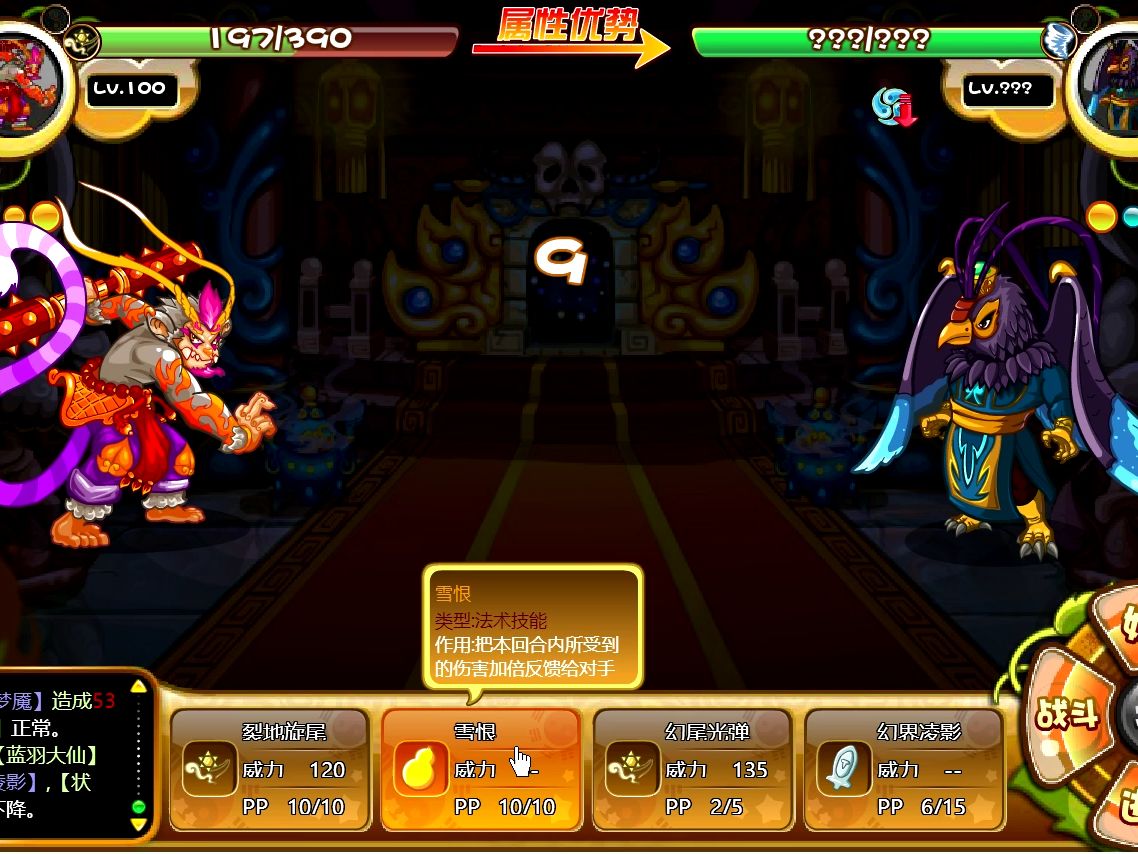Choose the 幻星光弹 skill
This screenshot has width=1138, height=854.
(x=693, y=769)
